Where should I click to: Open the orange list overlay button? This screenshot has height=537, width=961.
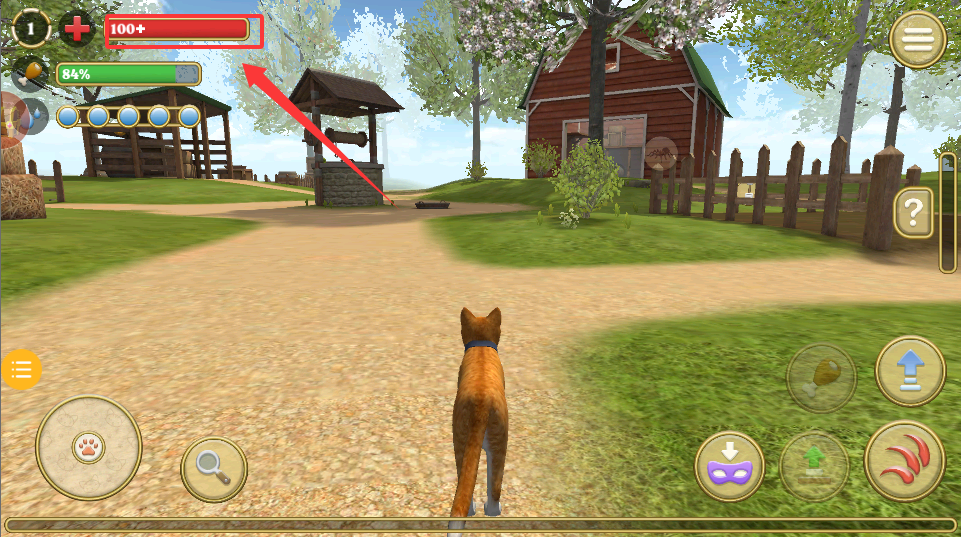pos(21,370)
